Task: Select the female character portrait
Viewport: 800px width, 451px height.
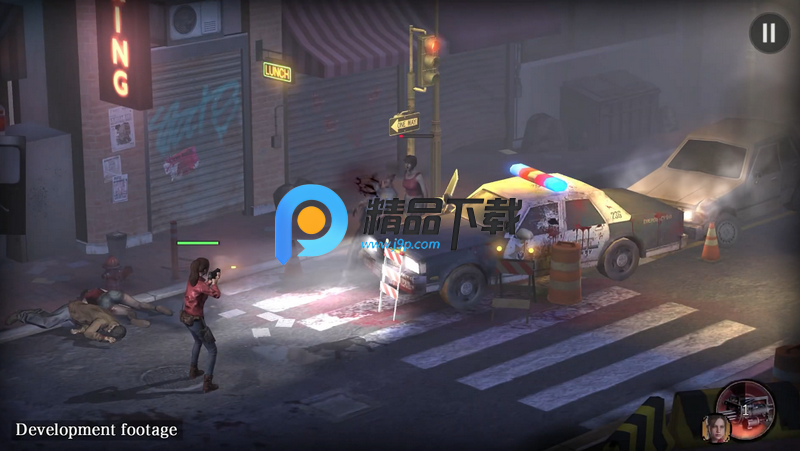Action: click(x=718, y=427)
